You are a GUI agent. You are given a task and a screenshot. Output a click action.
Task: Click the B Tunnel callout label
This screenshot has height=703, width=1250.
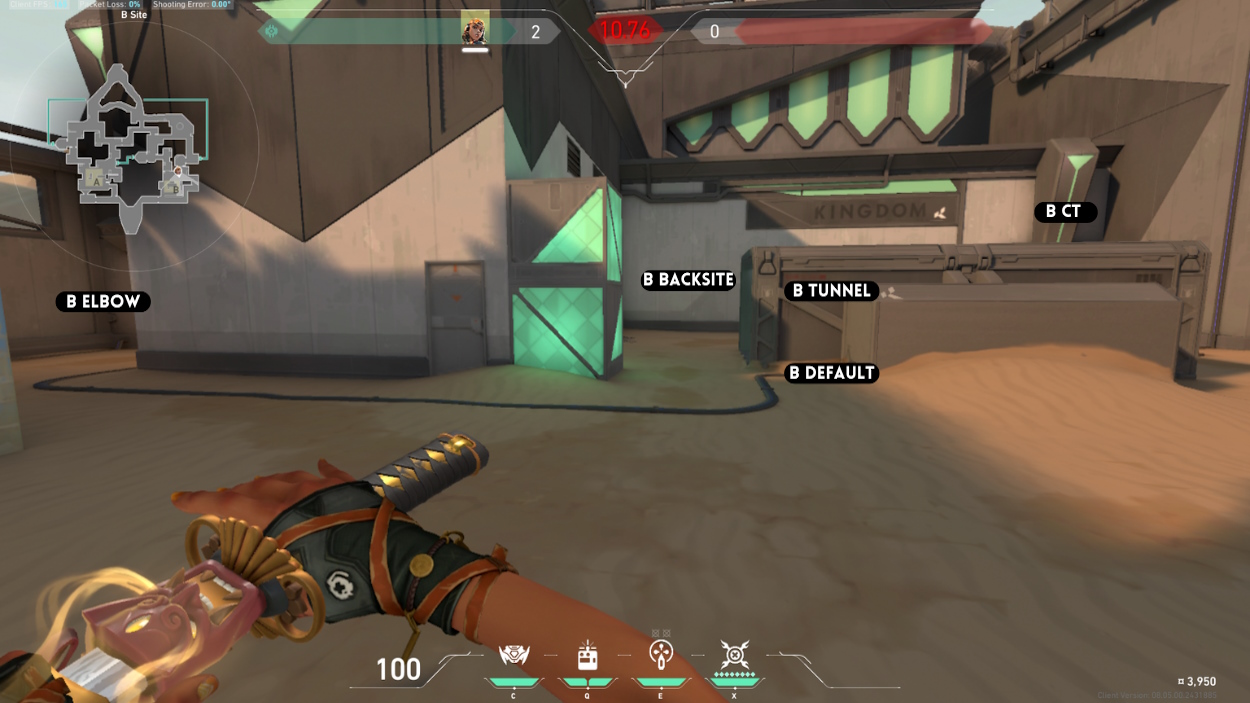831,291
